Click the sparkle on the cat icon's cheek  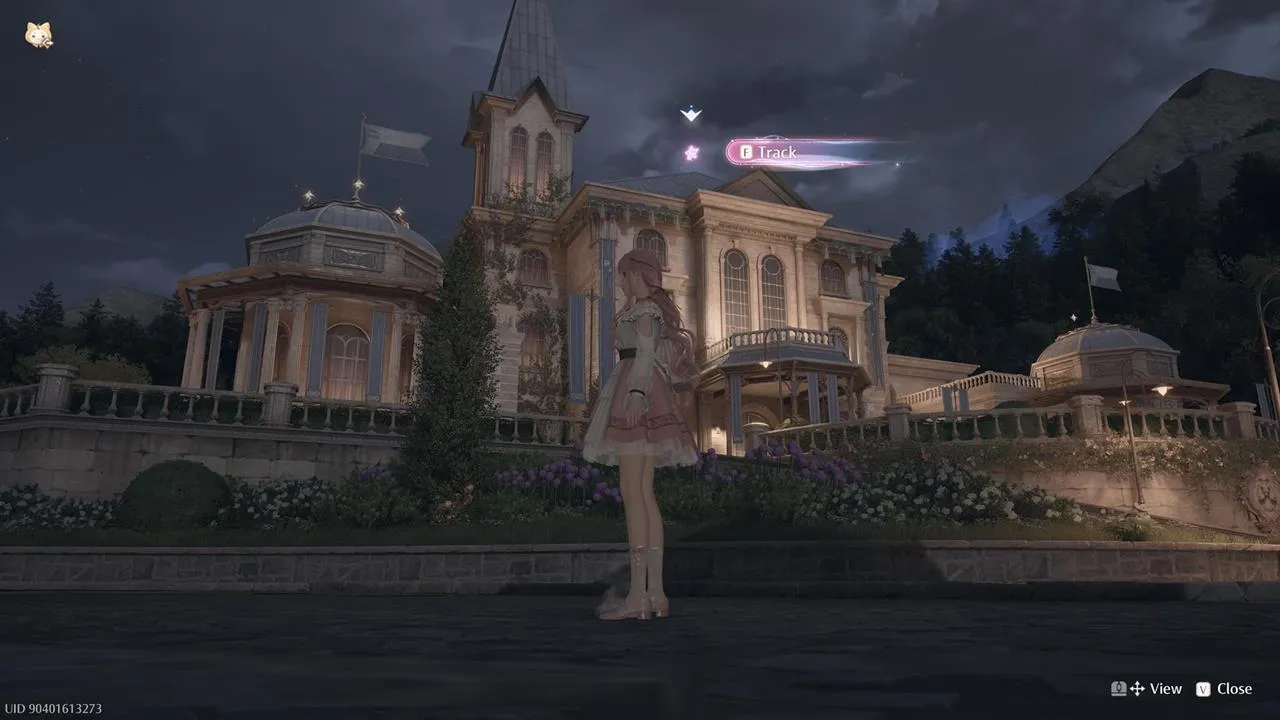[47, 43]
